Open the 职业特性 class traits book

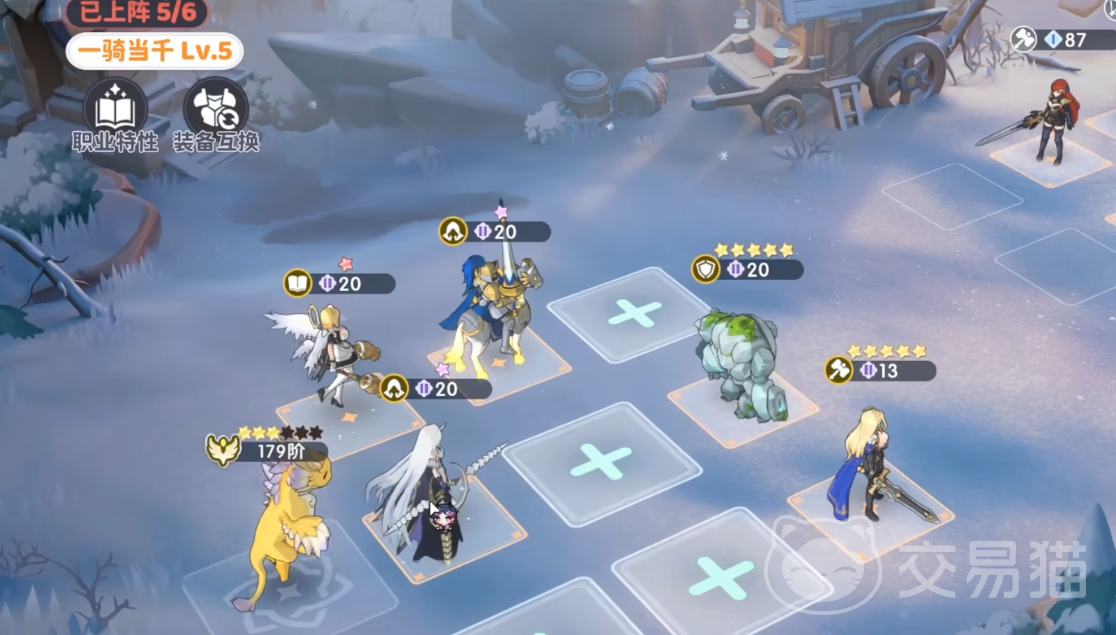tap(115, 106)
